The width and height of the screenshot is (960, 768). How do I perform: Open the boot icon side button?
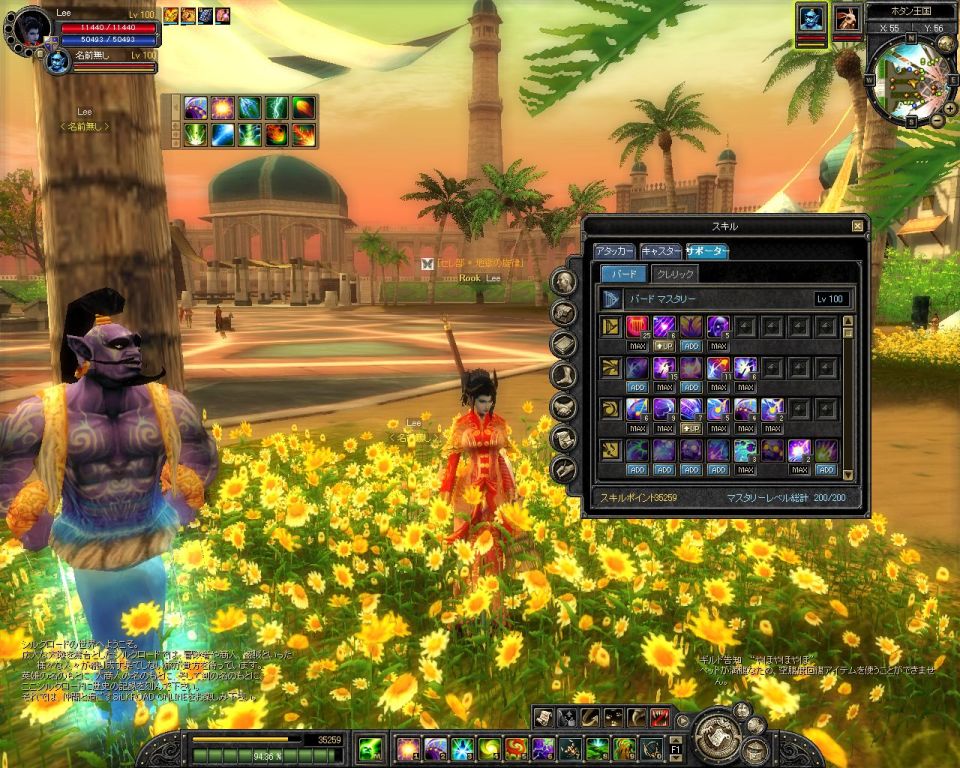tap(564, 376)
